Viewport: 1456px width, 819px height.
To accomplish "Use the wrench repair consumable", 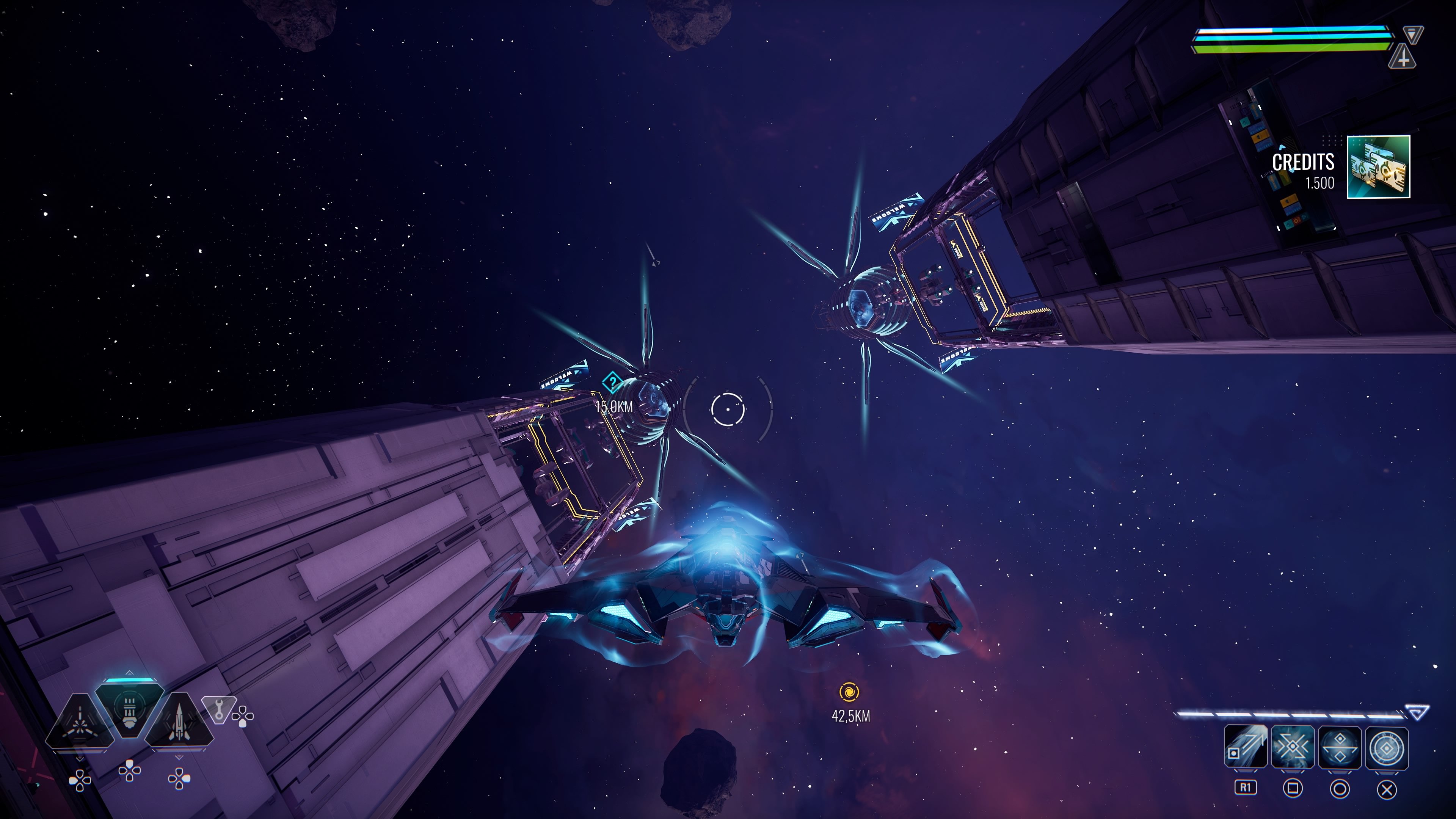I will point(219,709).
